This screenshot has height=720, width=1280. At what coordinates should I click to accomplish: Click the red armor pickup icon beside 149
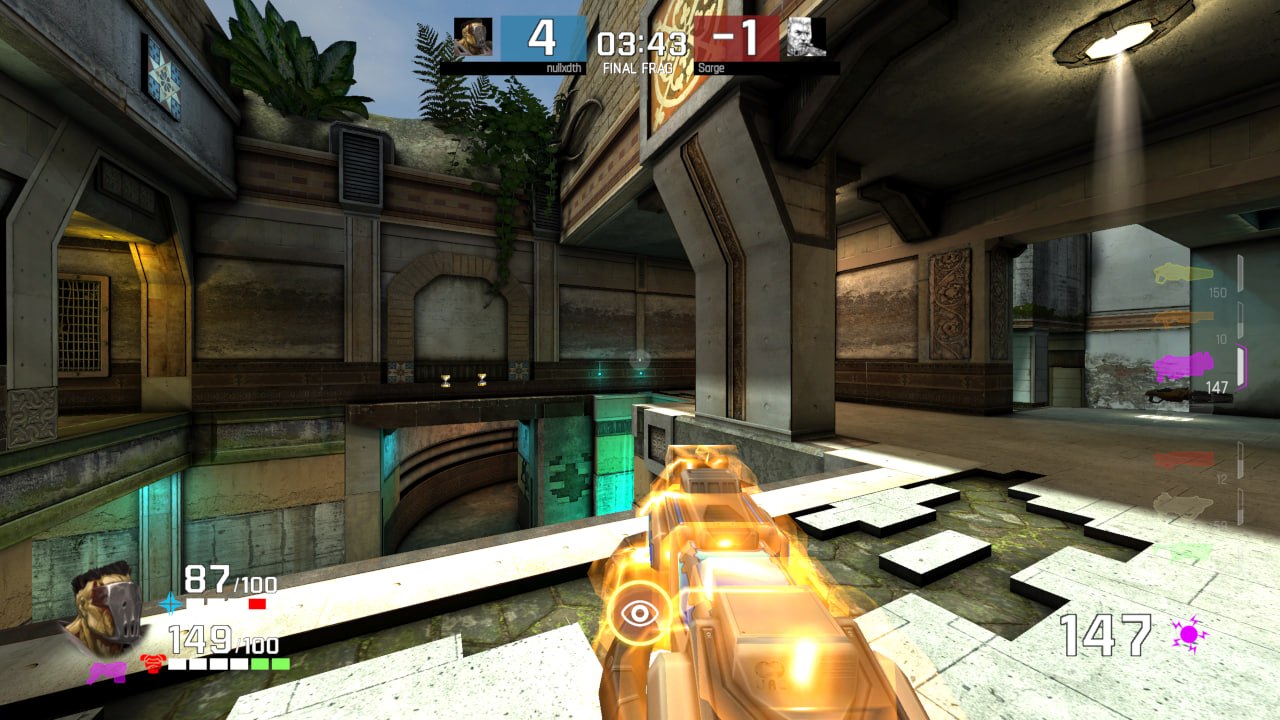pyautogui.click(x=153, y=663)
